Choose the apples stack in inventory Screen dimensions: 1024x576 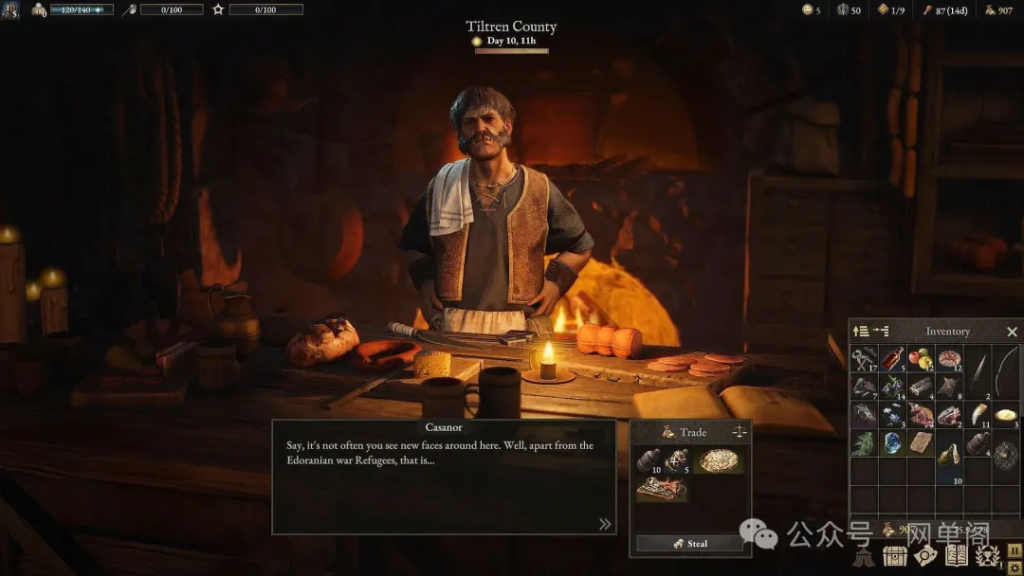[920, 358]
